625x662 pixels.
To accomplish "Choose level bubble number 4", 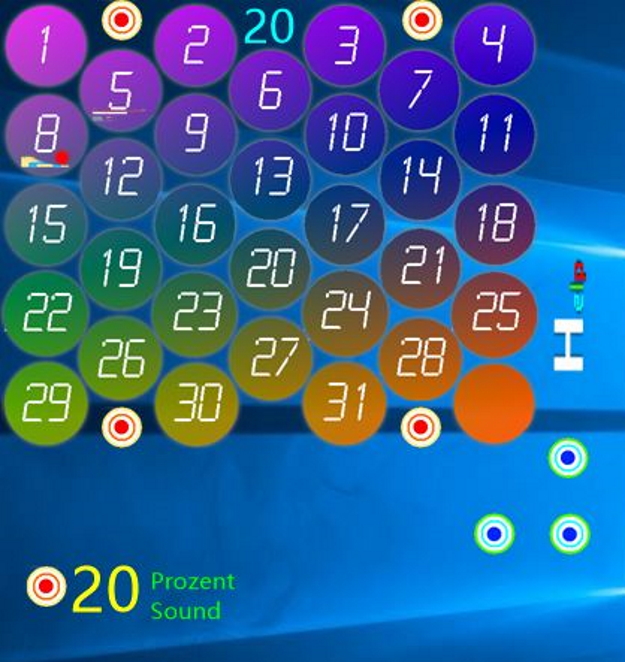I will pos(493,45).
